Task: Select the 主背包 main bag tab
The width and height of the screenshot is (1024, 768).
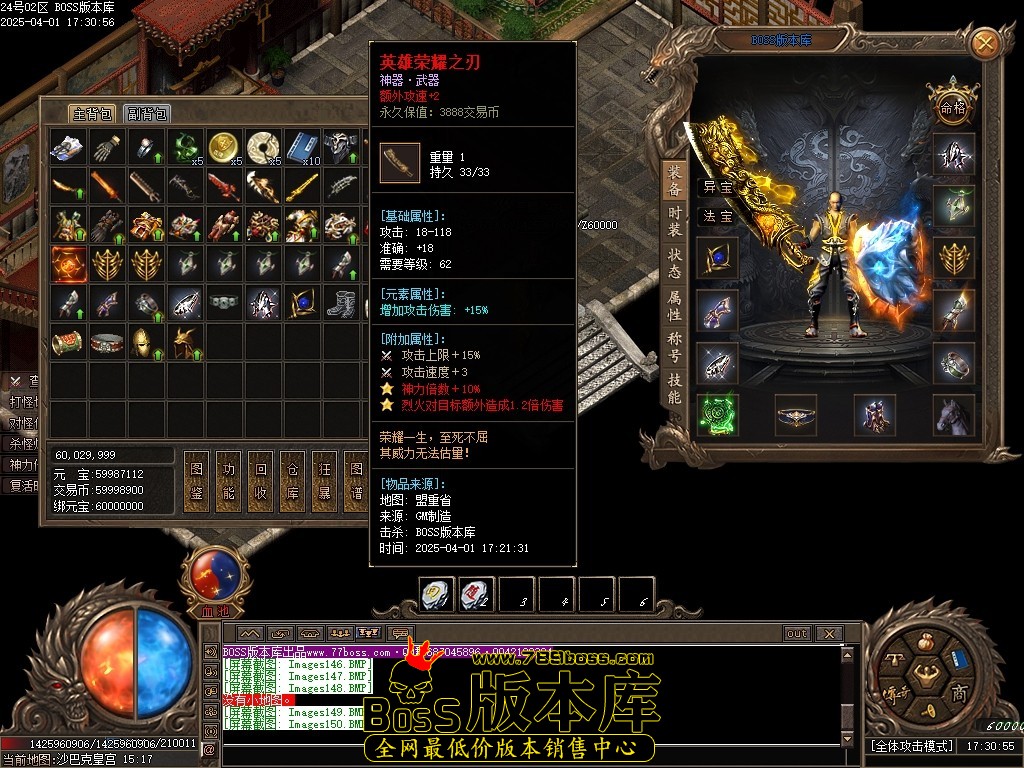Action: (x=92, y=114)
